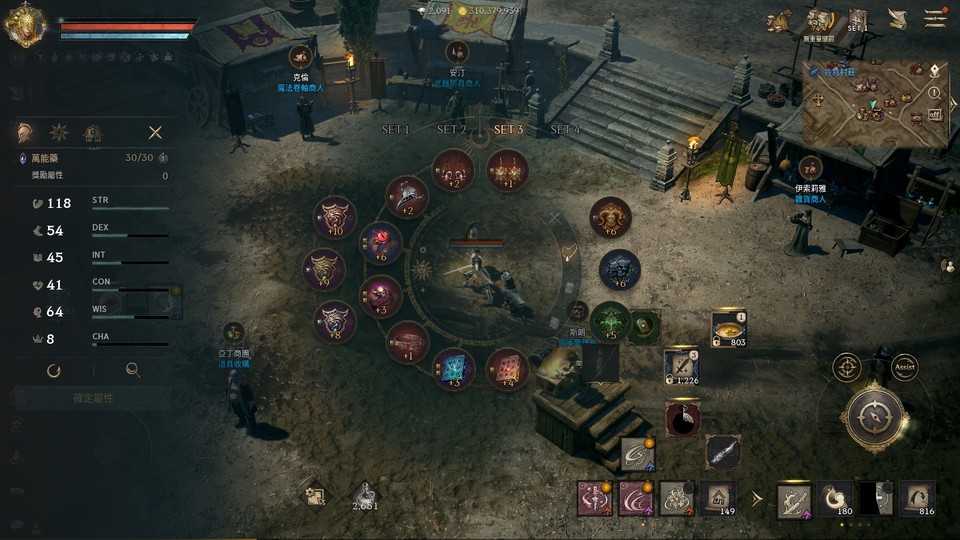Viewport: 960px width, 540px height.
Task: Click the player portrait avatar
Action: tap(22, 25)
